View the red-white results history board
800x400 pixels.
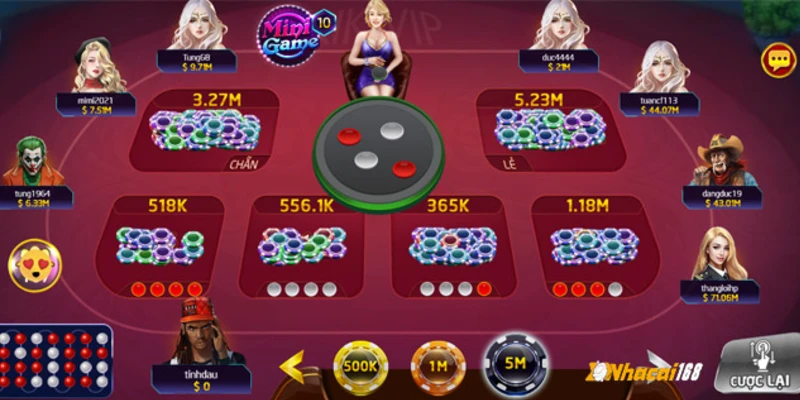[x=55, y=362]
